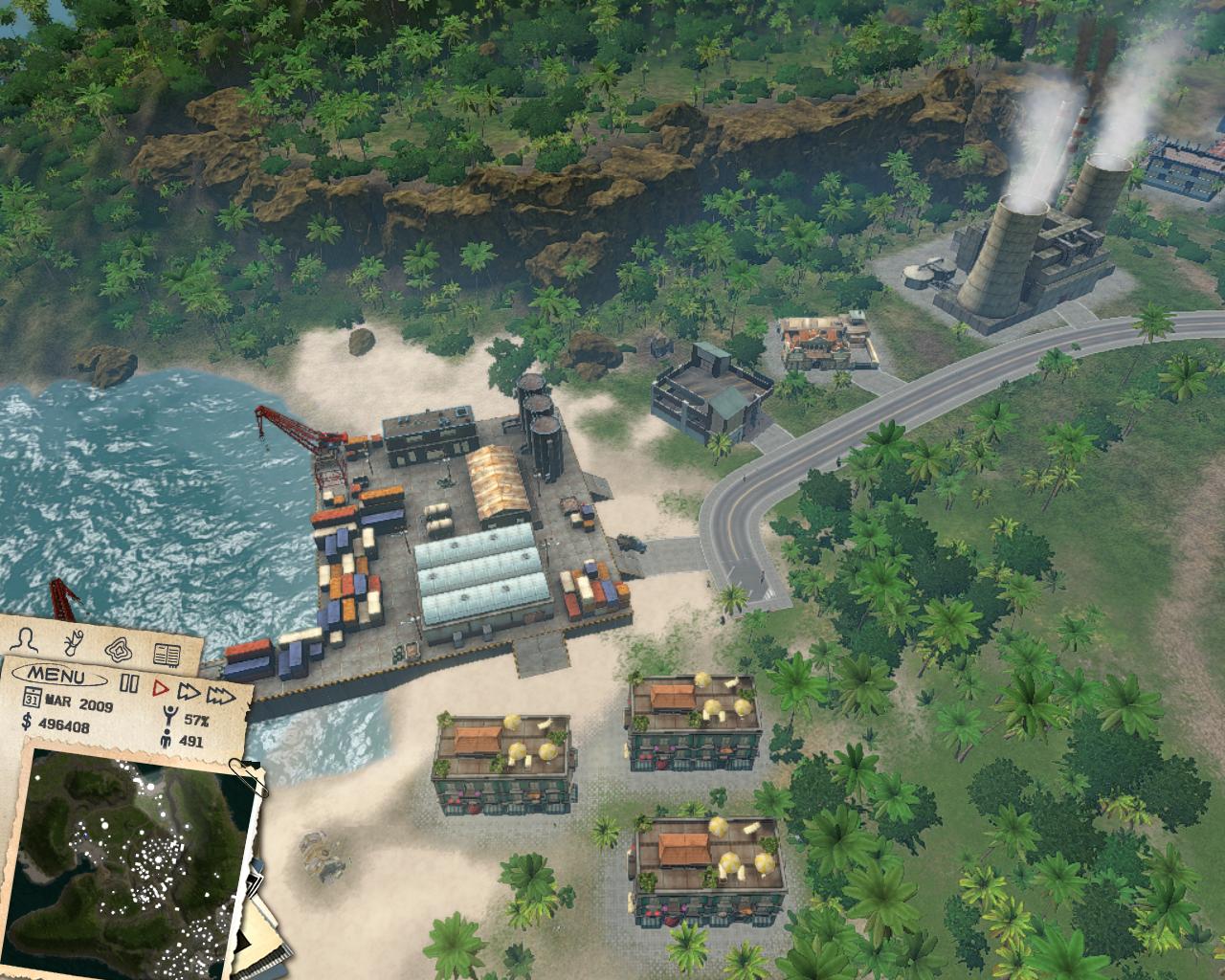This screenshot has width=1225, height=980.
Task: Select the island overlay map icon
Action: tap(118, 650)
